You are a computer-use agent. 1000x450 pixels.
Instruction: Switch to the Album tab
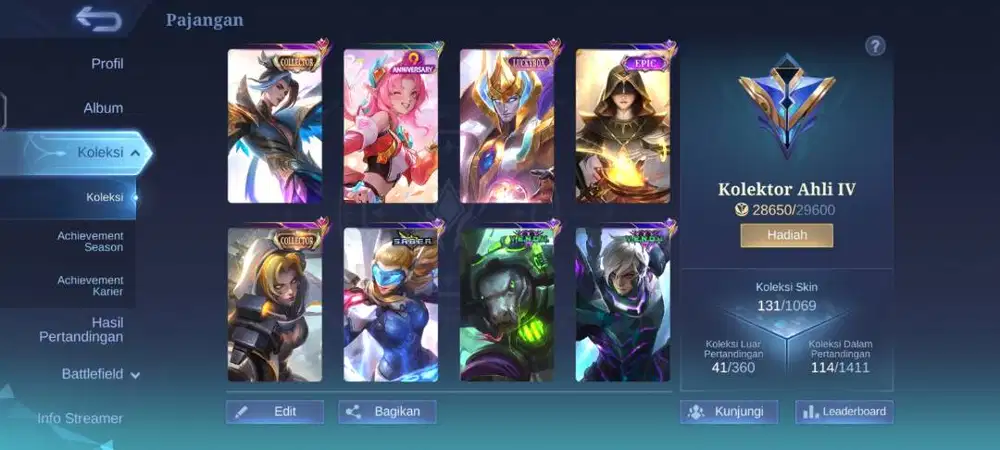[x=103, y=108]
